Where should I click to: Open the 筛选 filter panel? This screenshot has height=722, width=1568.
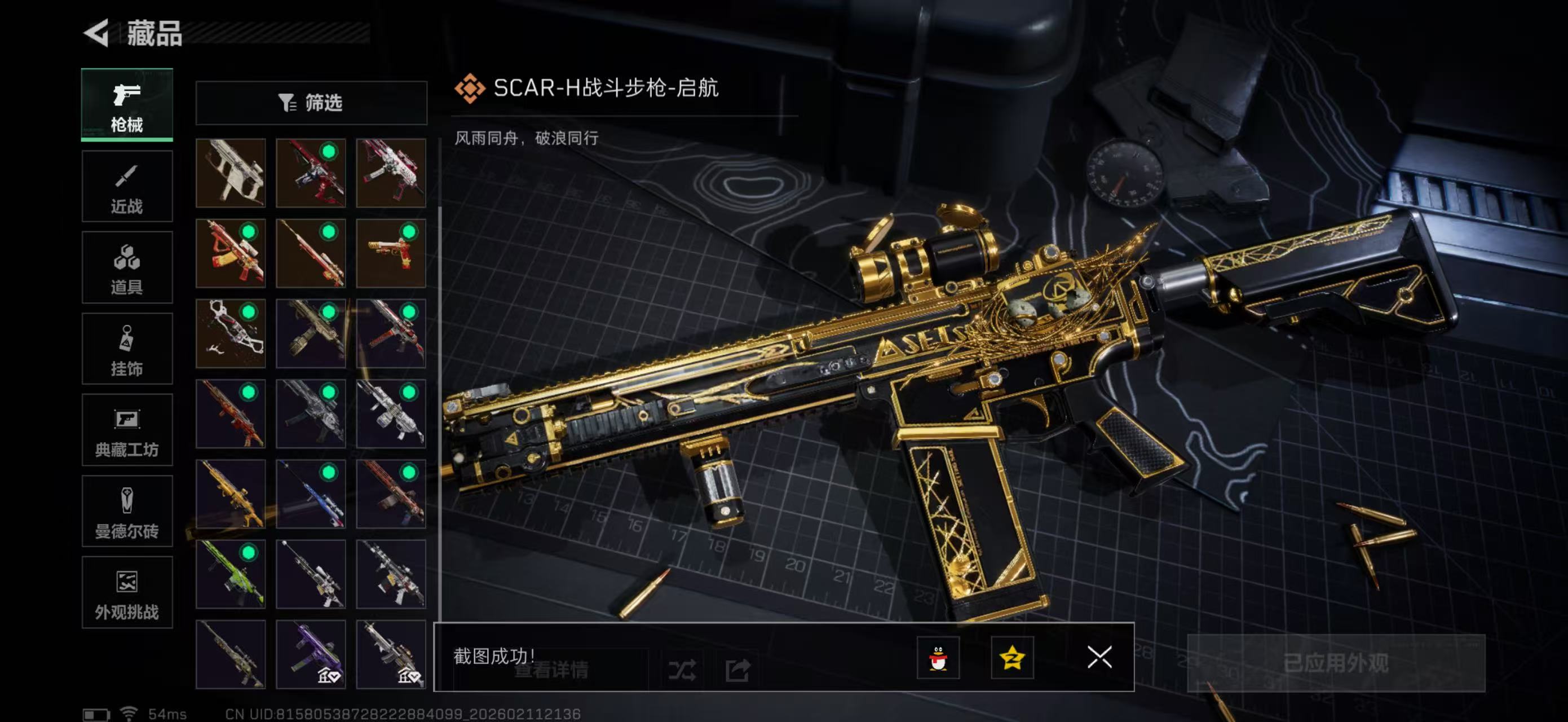(x=312, y=103)
